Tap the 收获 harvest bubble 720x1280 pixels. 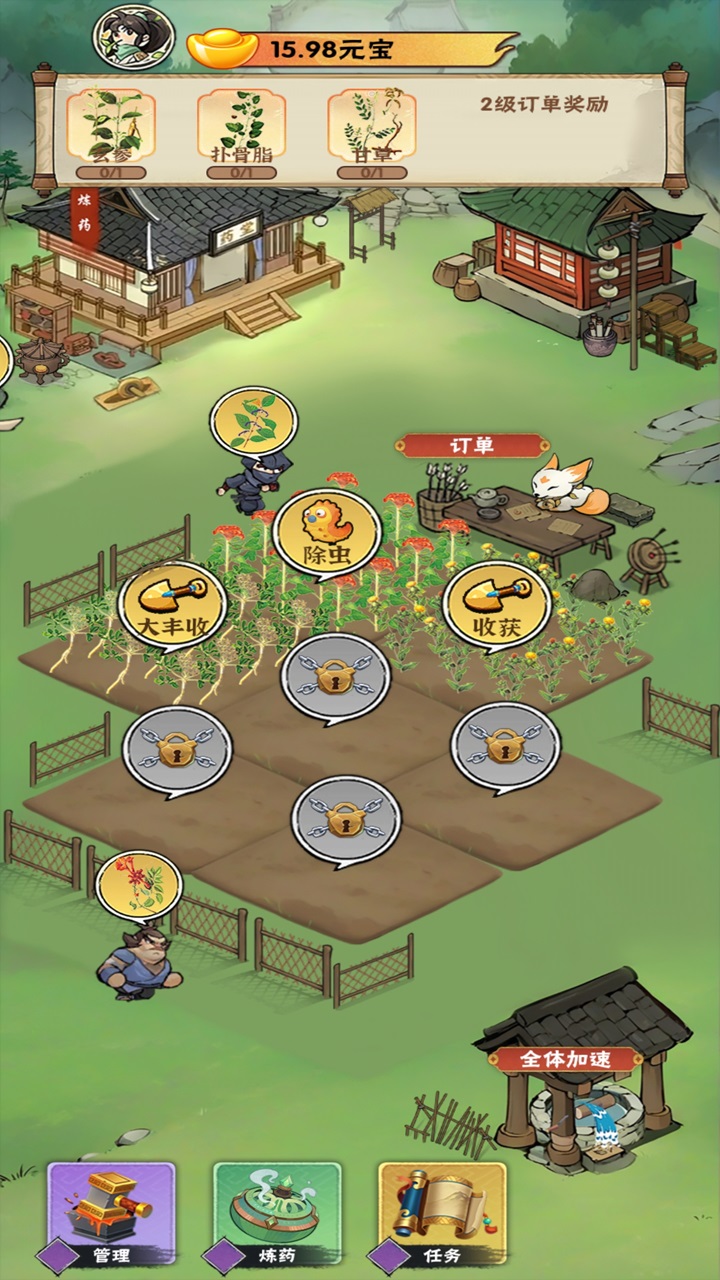click(x=497, y=604)
